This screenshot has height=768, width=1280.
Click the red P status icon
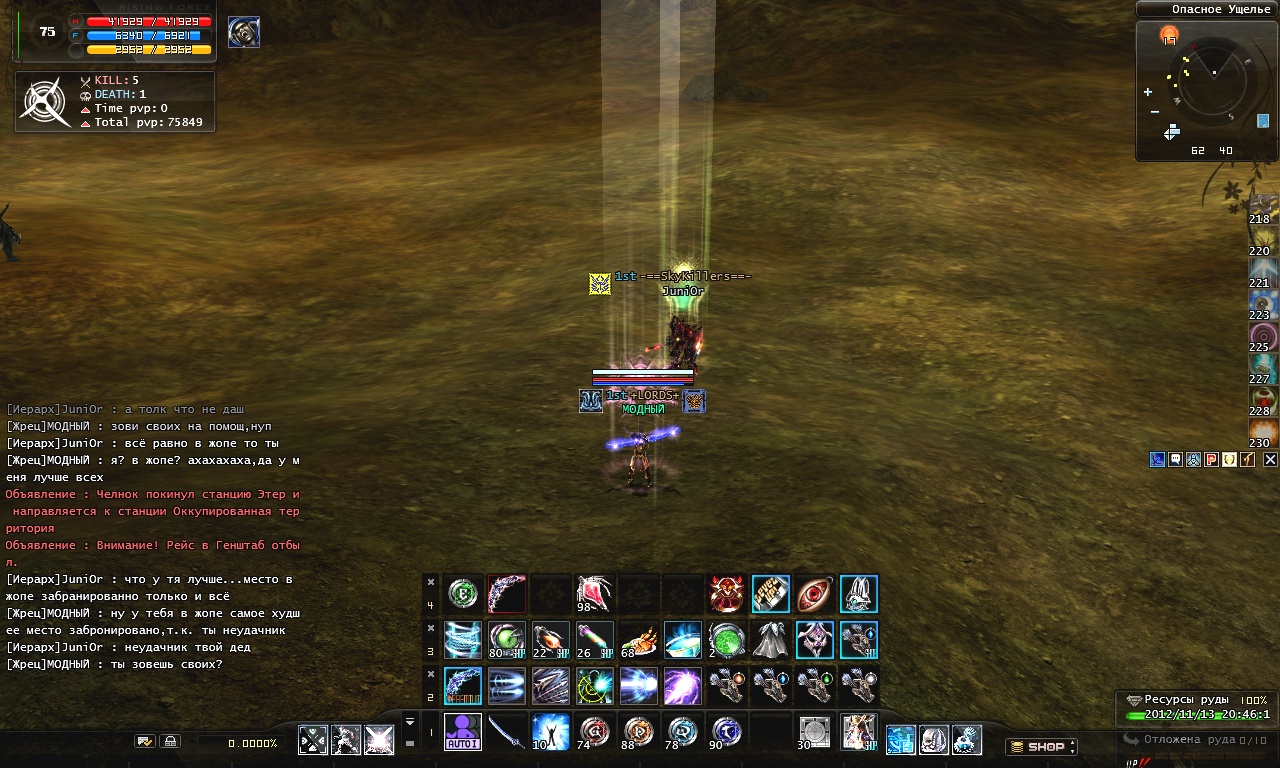(x=1211, y=460)
